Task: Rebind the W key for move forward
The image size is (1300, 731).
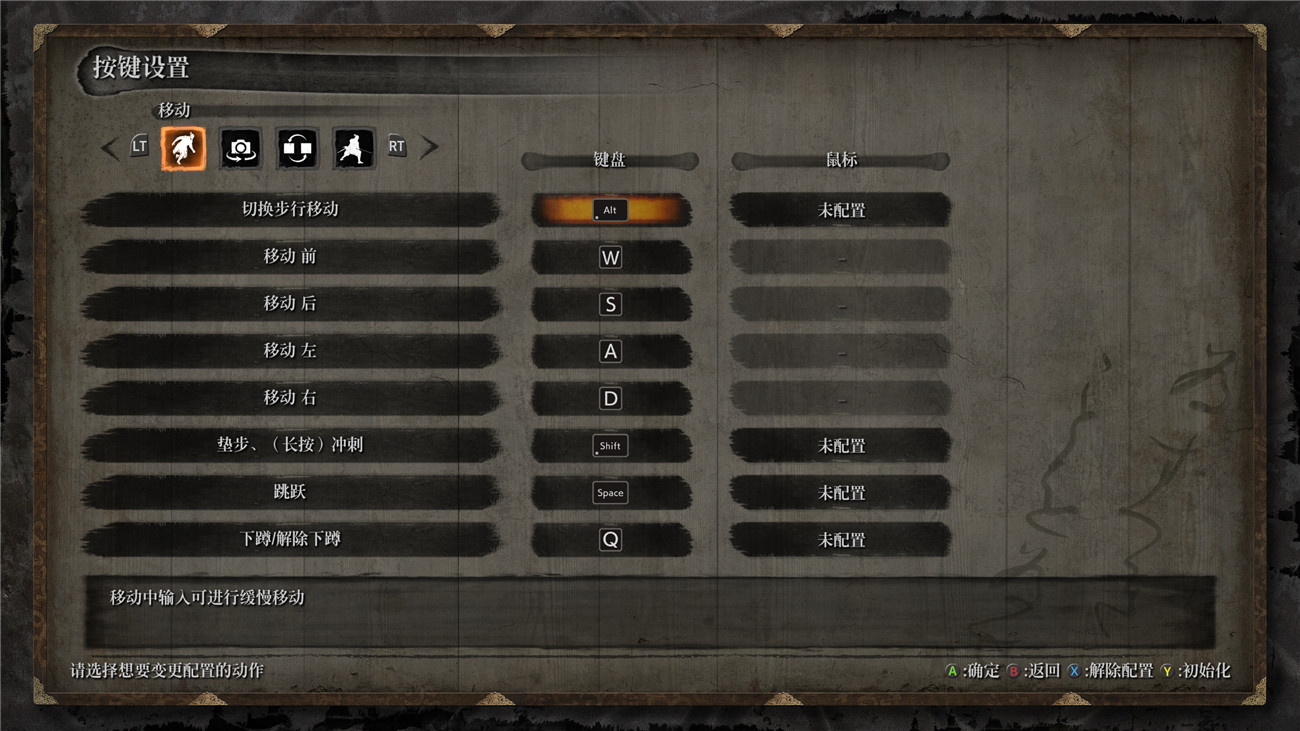Action: click(610, 257)
